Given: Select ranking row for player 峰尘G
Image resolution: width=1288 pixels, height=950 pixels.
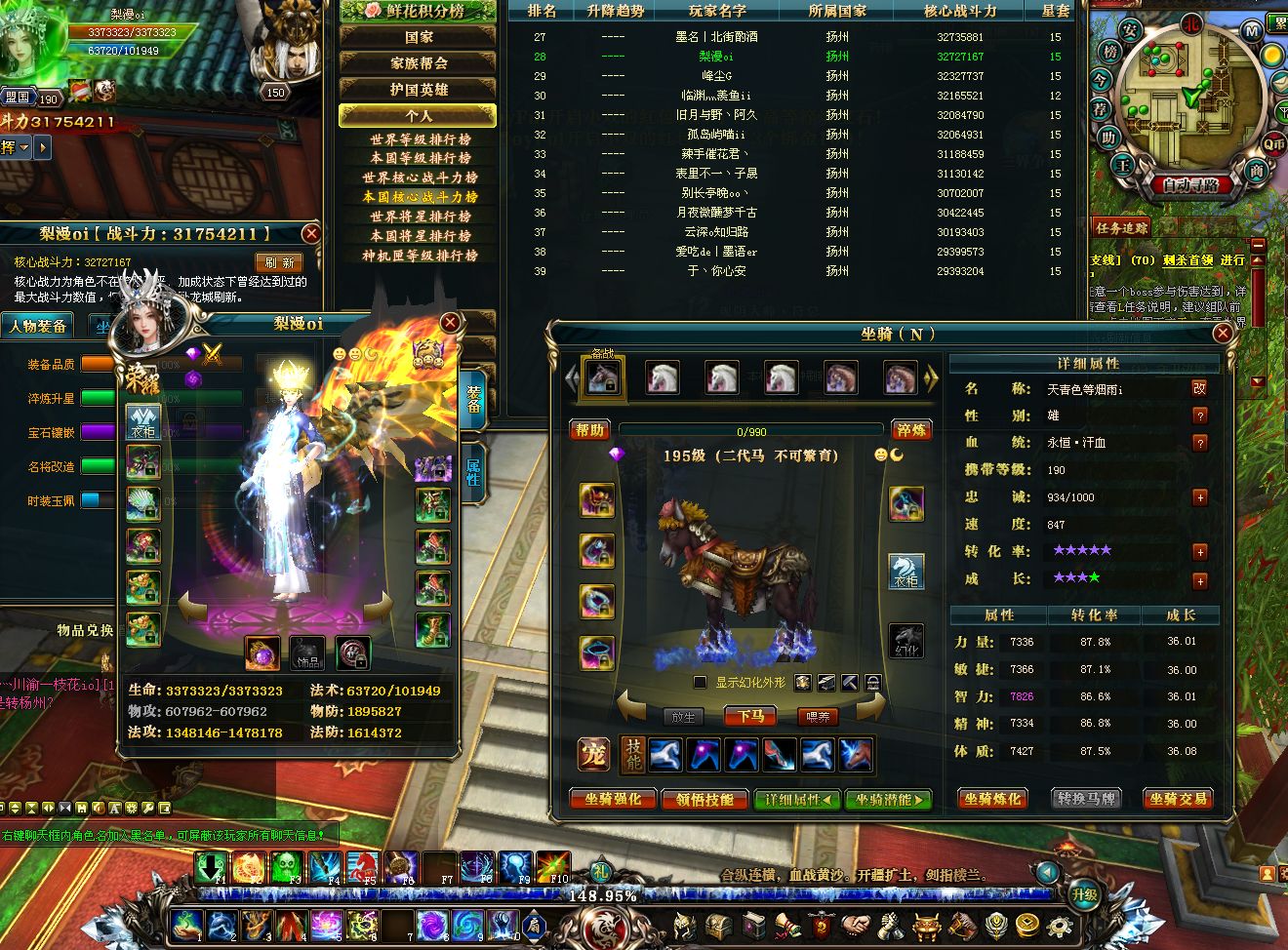Looking at the screenshot, I should point(717,76).
